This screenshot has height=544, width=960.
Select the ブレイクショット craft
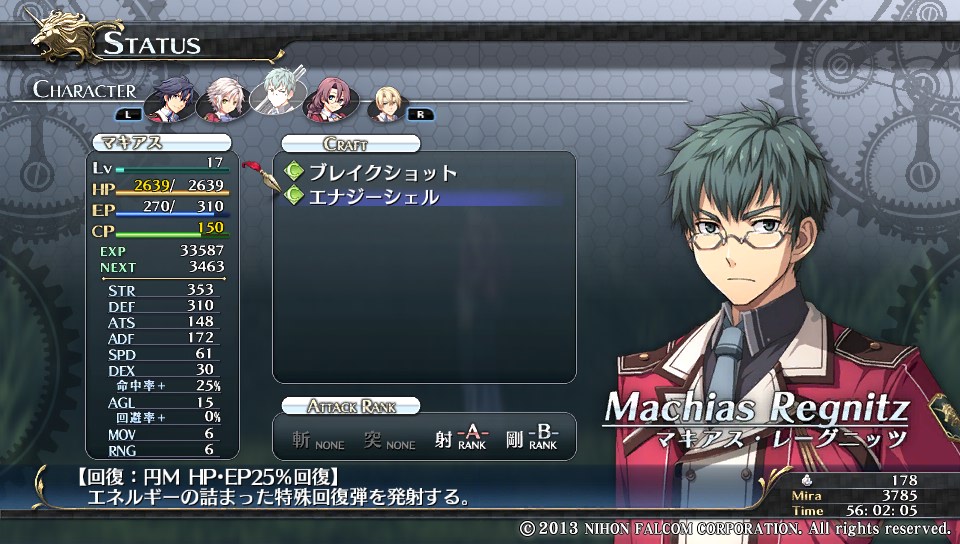tap(382, 172)
